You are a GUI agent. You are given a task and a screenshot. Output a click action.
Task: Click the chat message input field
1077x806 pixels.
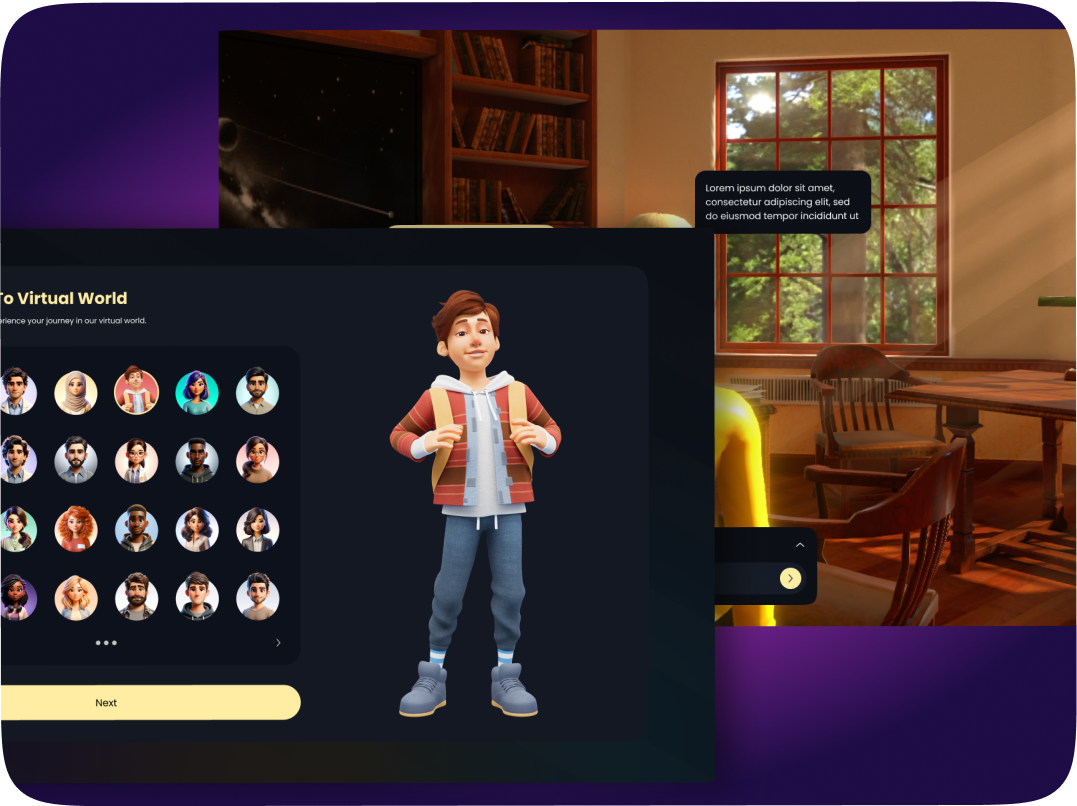pyautogui.click(x=745, y=578)
